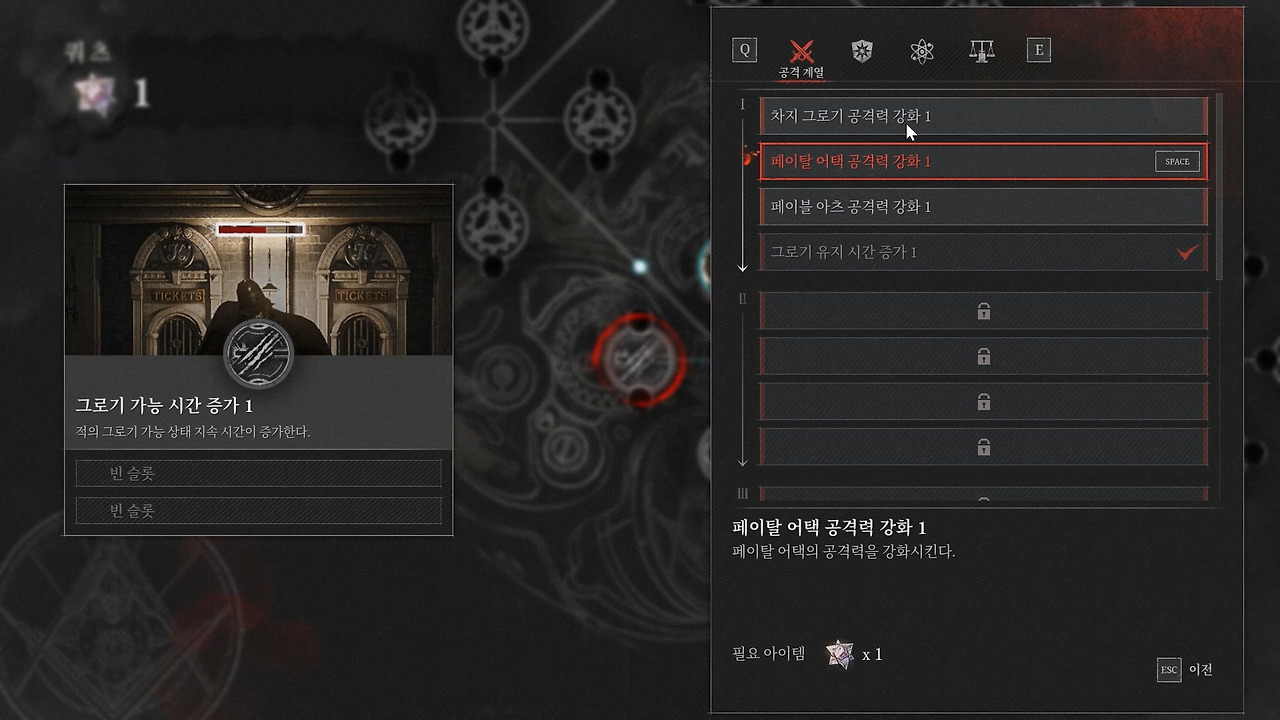The height and width of the screenshot is (720, 1280).
Task: Activate 페이탈 어택 공격력 강화 1 upgrade
Action: tap(960, 161)
